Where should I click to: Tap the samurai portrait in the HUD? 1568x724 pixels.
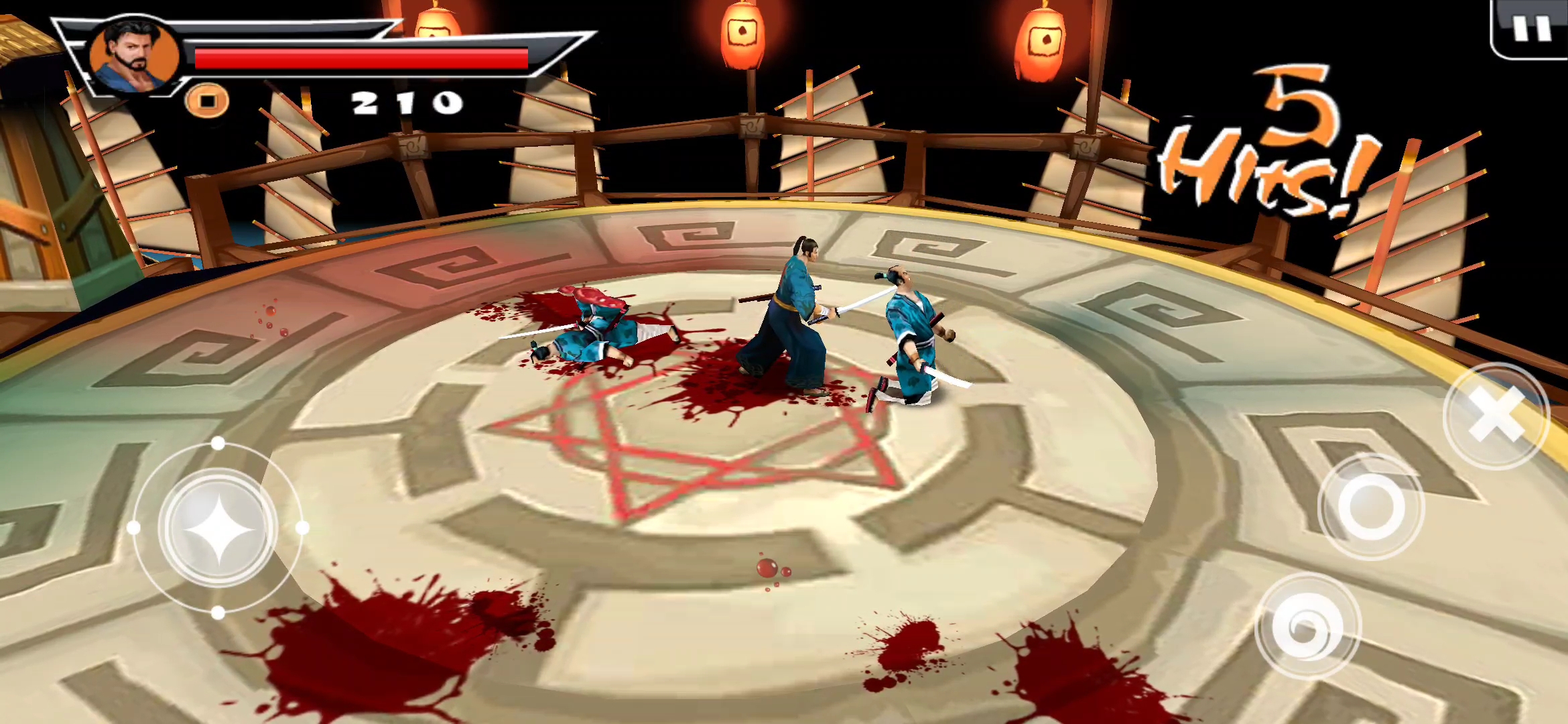[x=135, y=56]
